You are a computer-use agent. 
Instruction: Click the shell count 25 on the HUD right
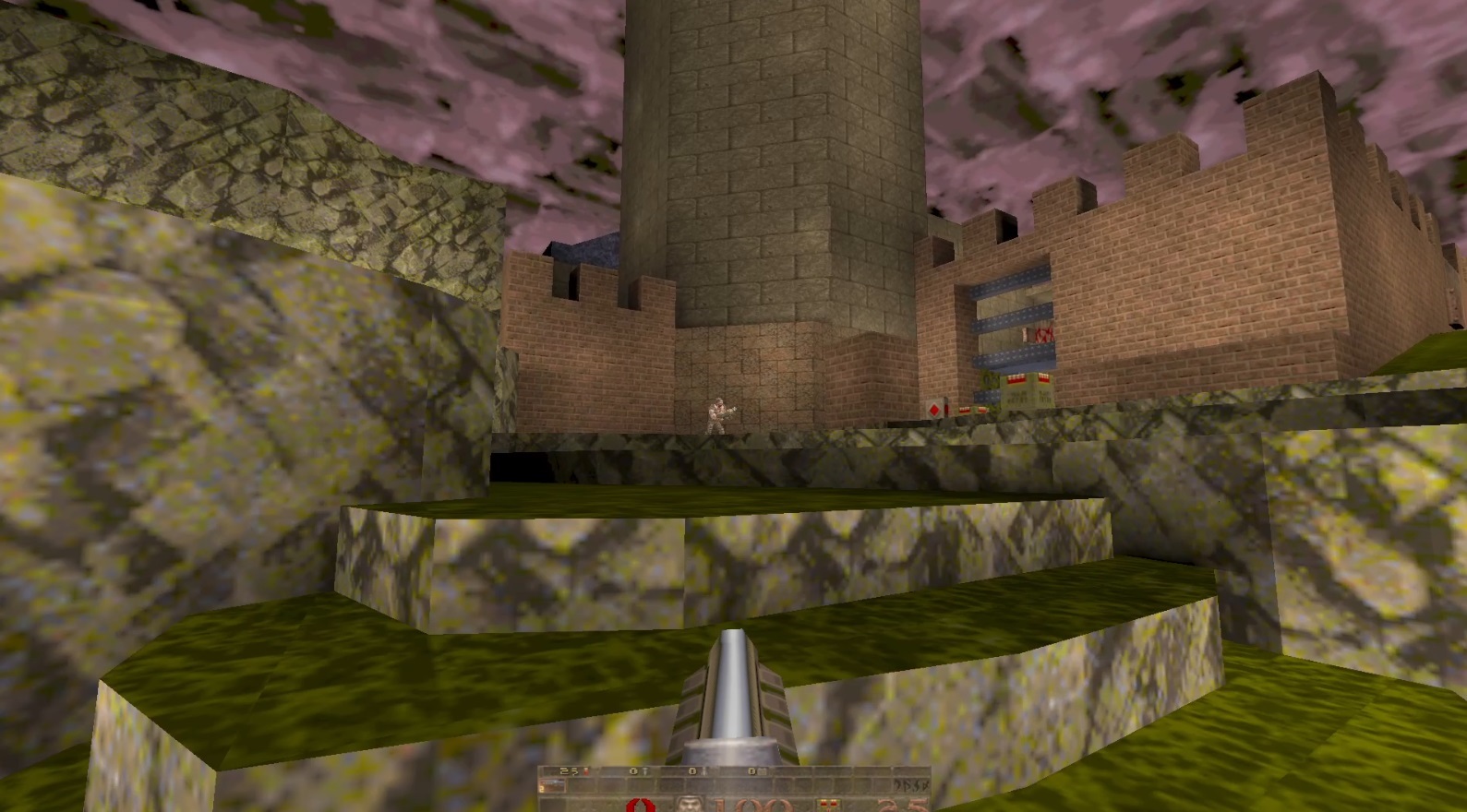[902, 805]
